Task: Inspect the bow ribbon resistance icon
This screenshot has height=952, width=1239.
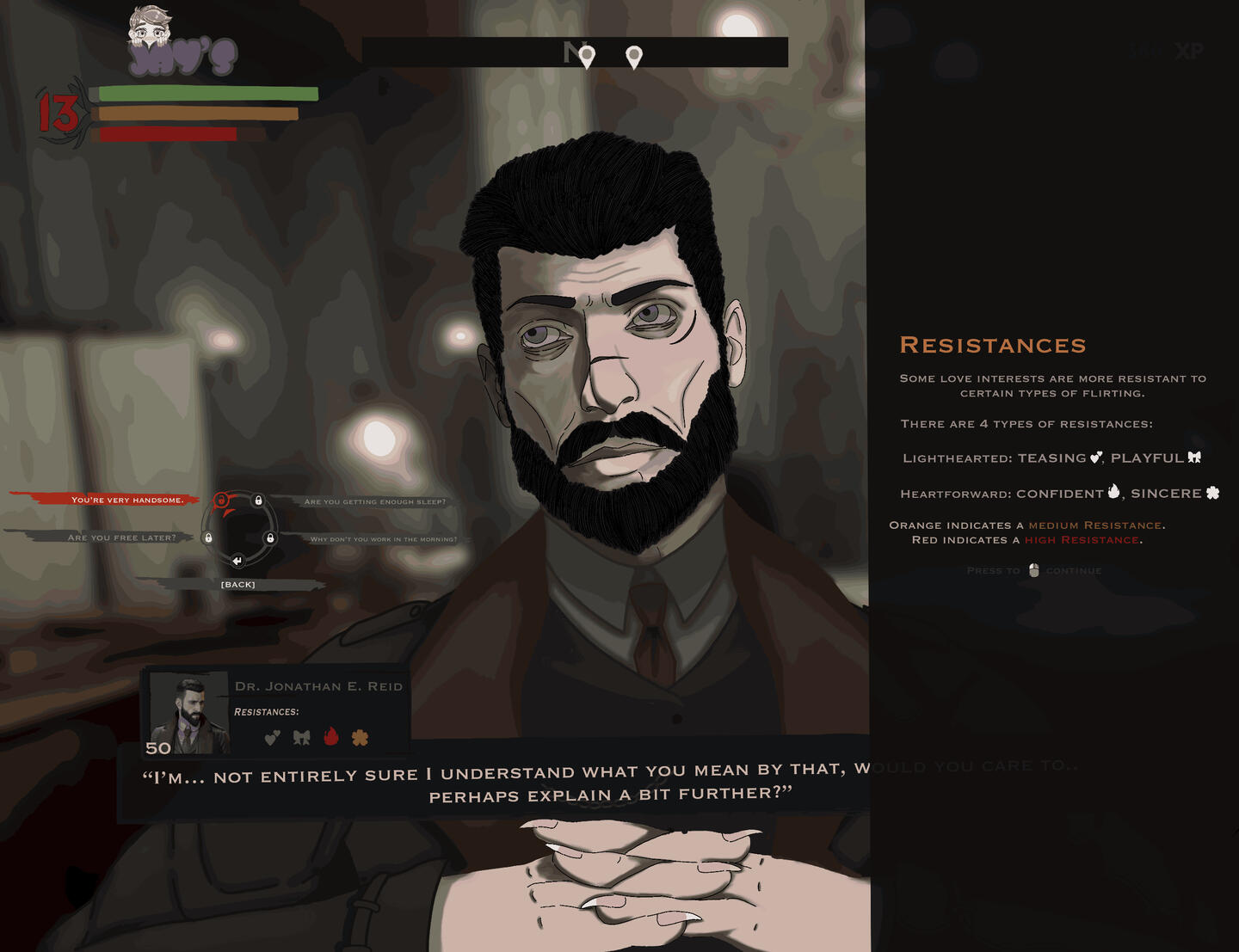Action: click(301, 737)
